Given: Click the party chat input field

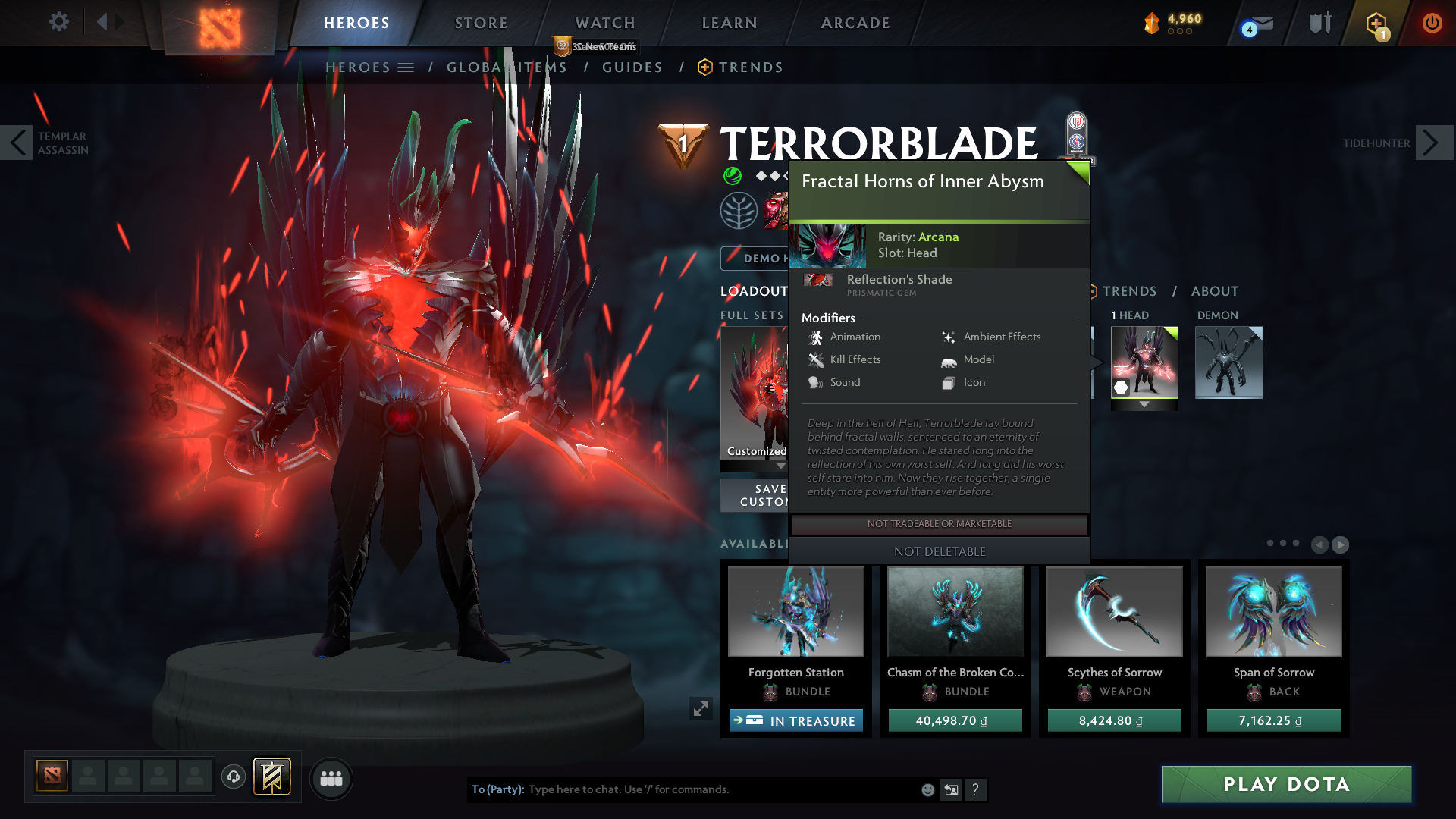Looking at the screenshot, I should click(682, 789).
